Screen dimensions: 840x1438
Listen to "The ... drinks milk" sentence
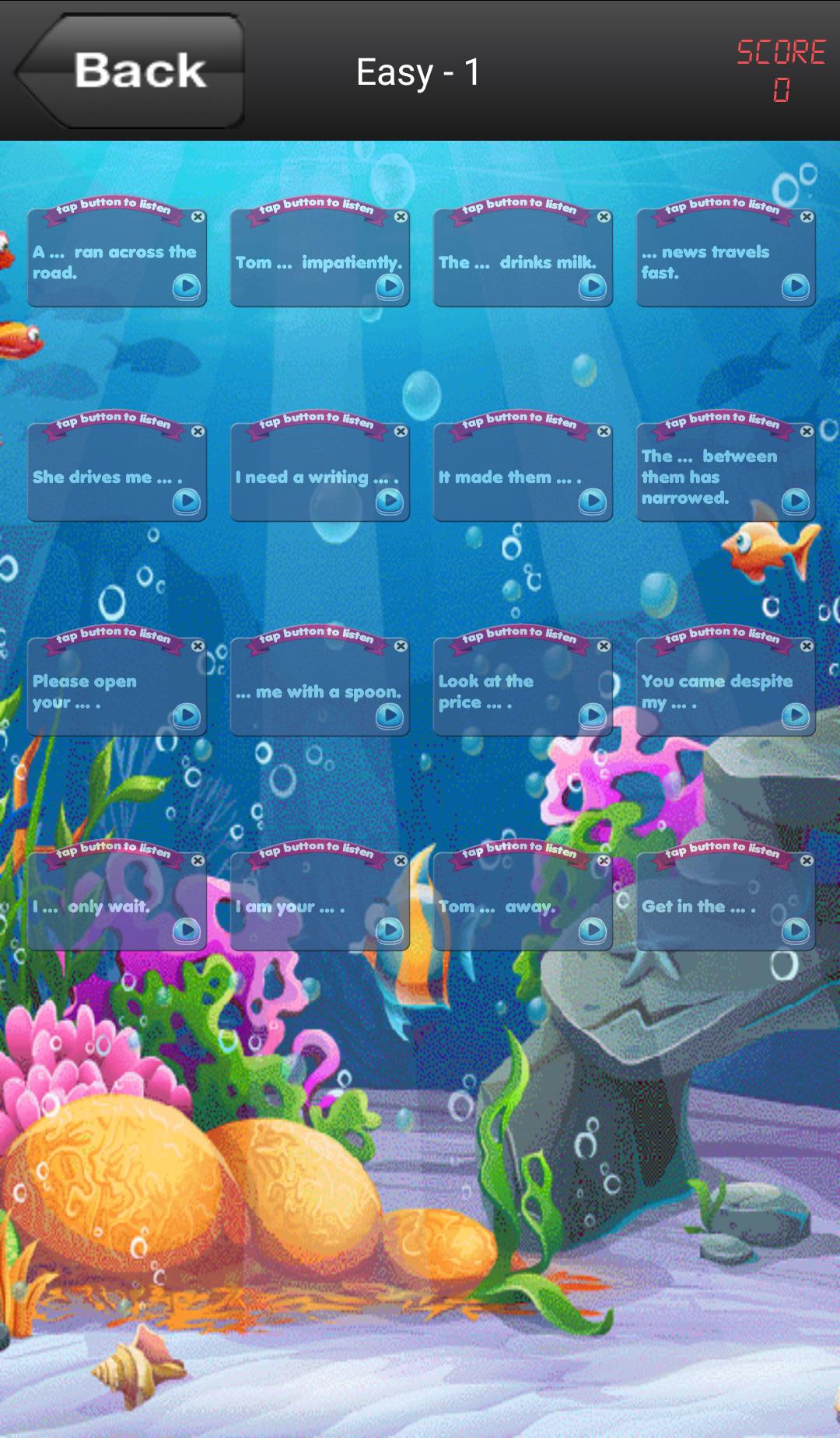pos(593,287)
